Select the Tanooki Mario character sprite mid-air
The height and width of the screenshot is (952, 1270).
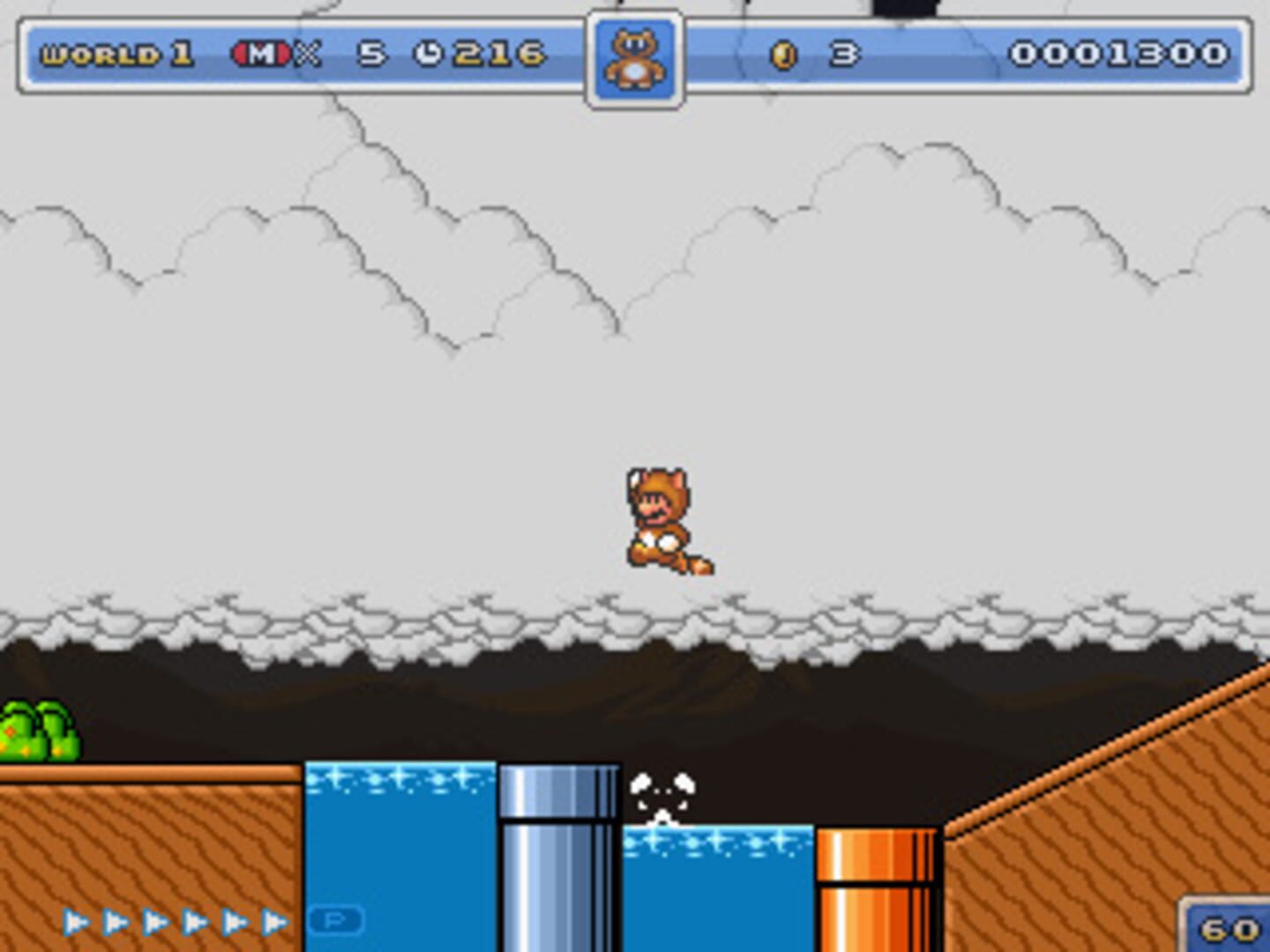coord(661,520)
